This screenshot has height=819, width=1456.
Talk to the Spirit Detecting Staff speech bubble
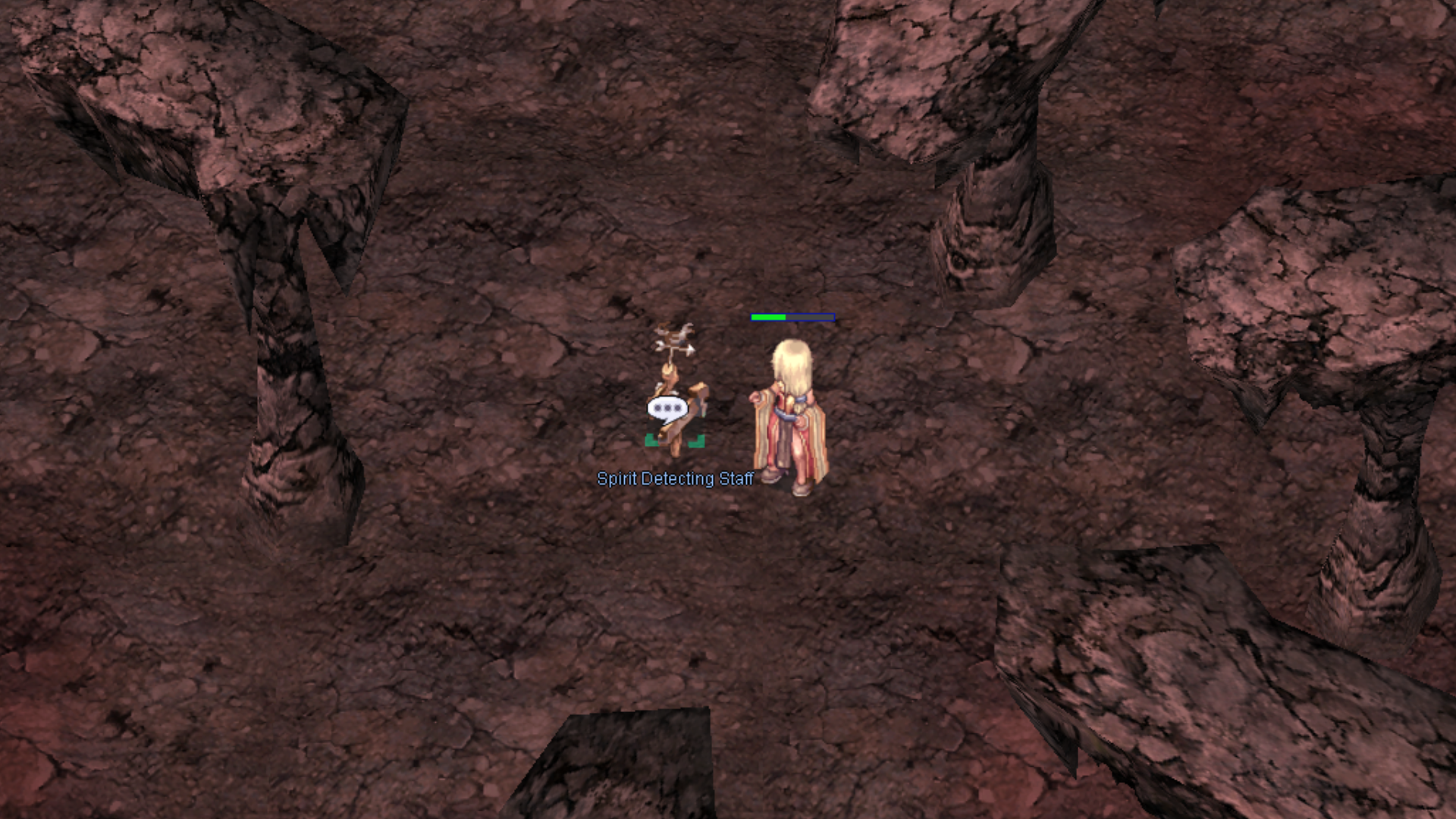(x=667, y=409)
